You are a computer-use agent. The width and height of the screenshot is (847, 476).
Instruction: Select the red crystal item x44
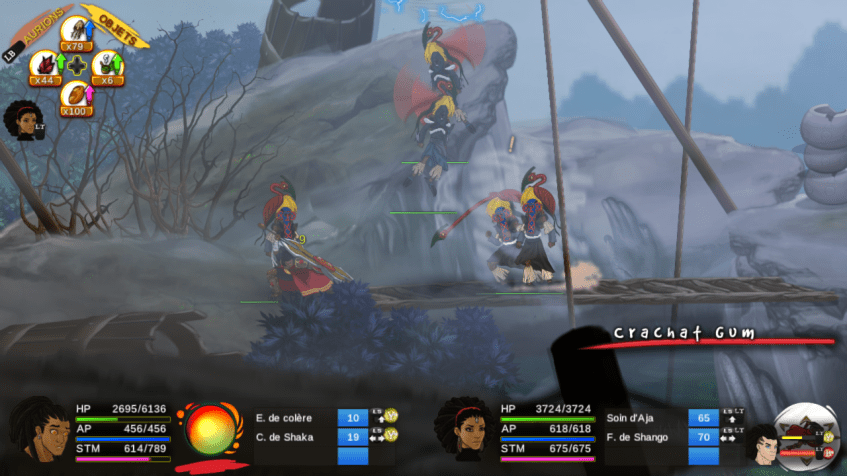[45, 66]
